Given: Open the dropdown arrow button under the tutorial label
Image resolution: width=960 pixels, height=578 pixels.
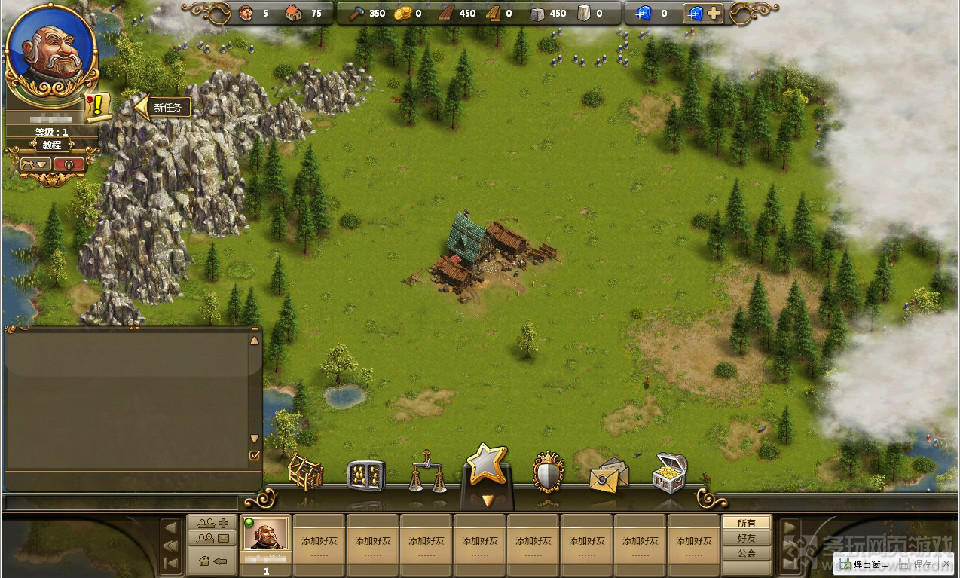Looking at the screenshot, I should pyautogui.click(x=34, y=164).
